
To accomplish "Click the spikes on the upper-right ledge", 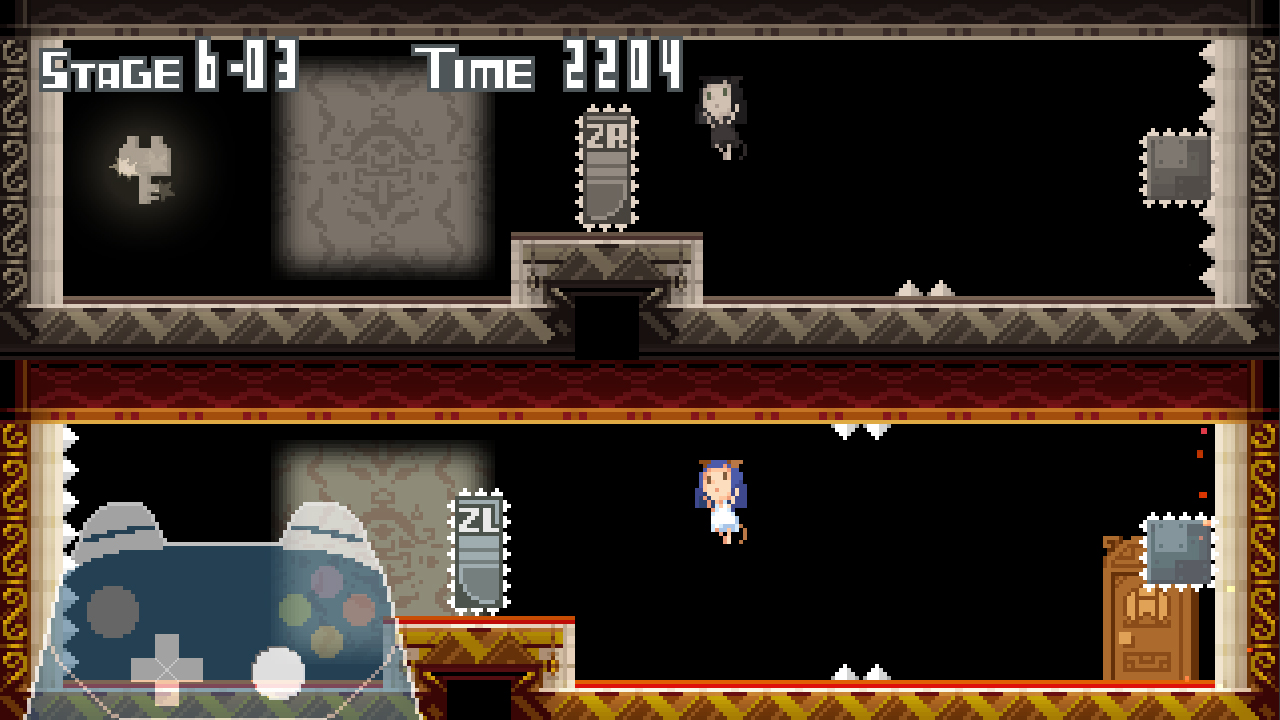I will pos(925,287).
